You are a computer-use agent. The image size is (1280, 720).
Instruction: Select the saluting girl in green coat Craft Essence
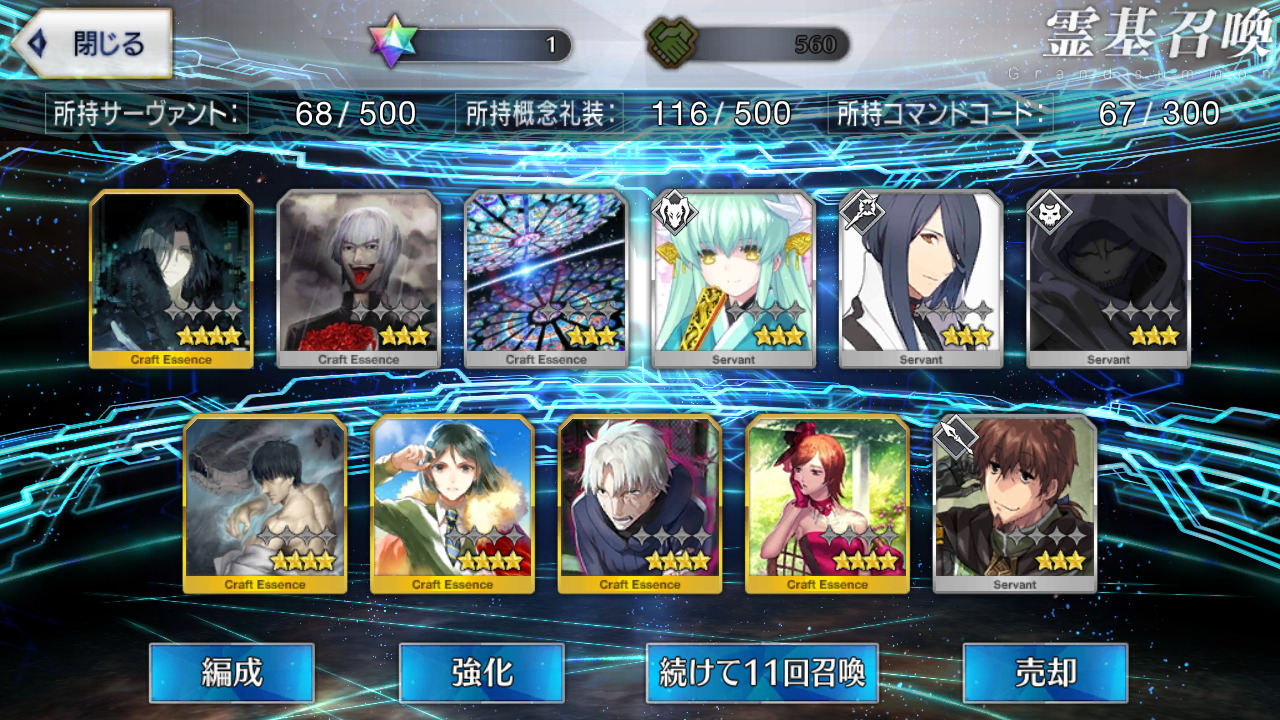coord(452,503)
